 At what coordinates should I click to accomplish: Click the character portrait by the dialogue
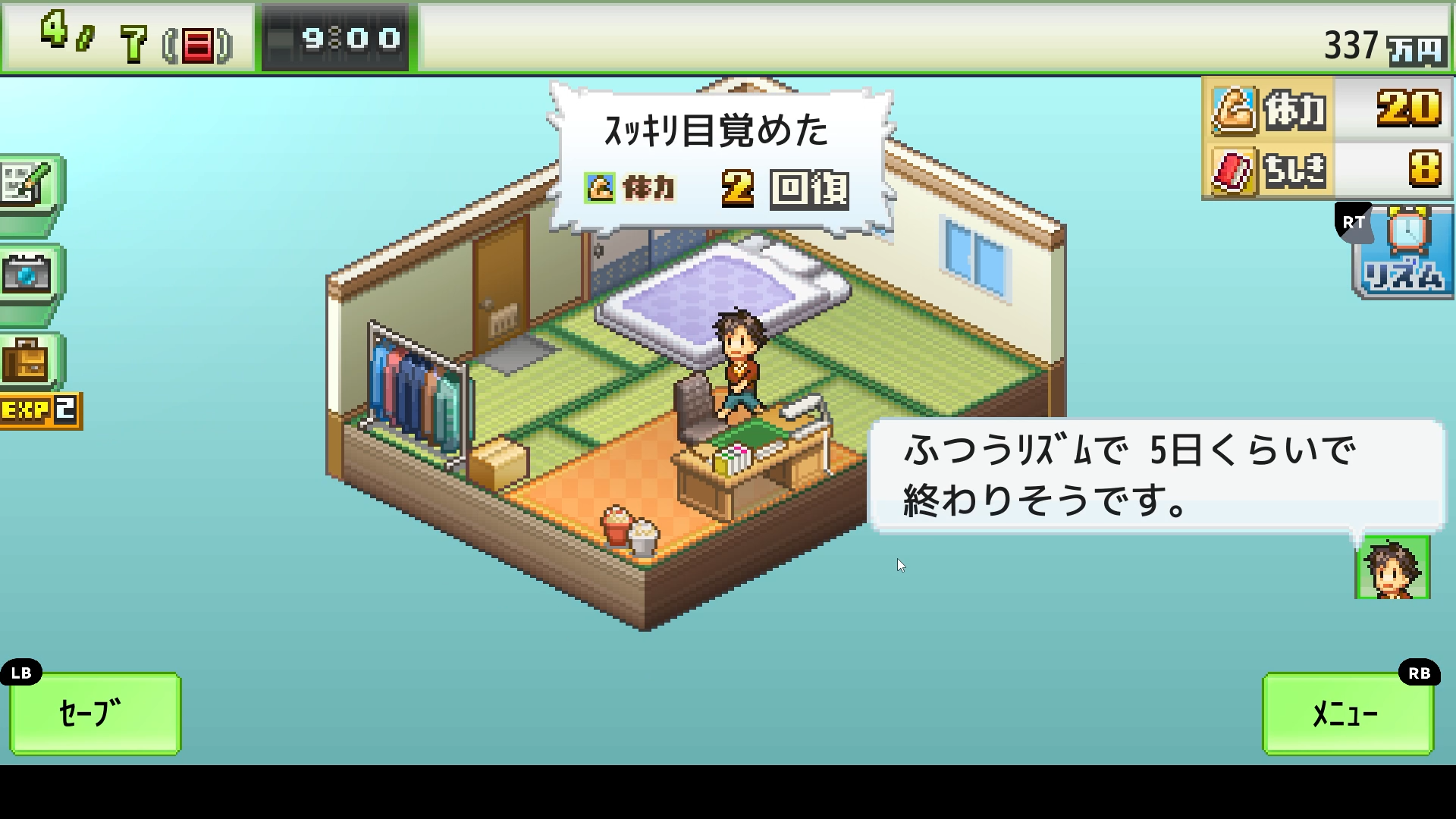1392,568
